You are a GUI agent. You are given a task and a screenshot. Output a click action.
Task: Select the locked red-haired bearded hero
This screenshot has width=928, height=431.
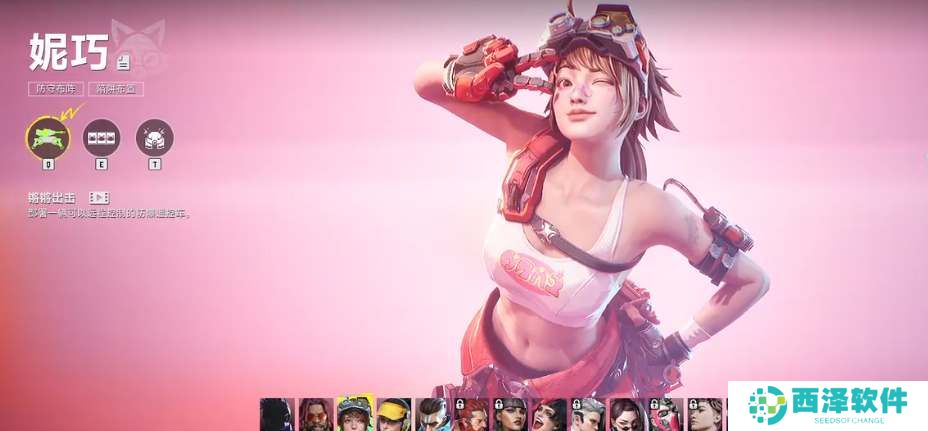click(472, 414)
